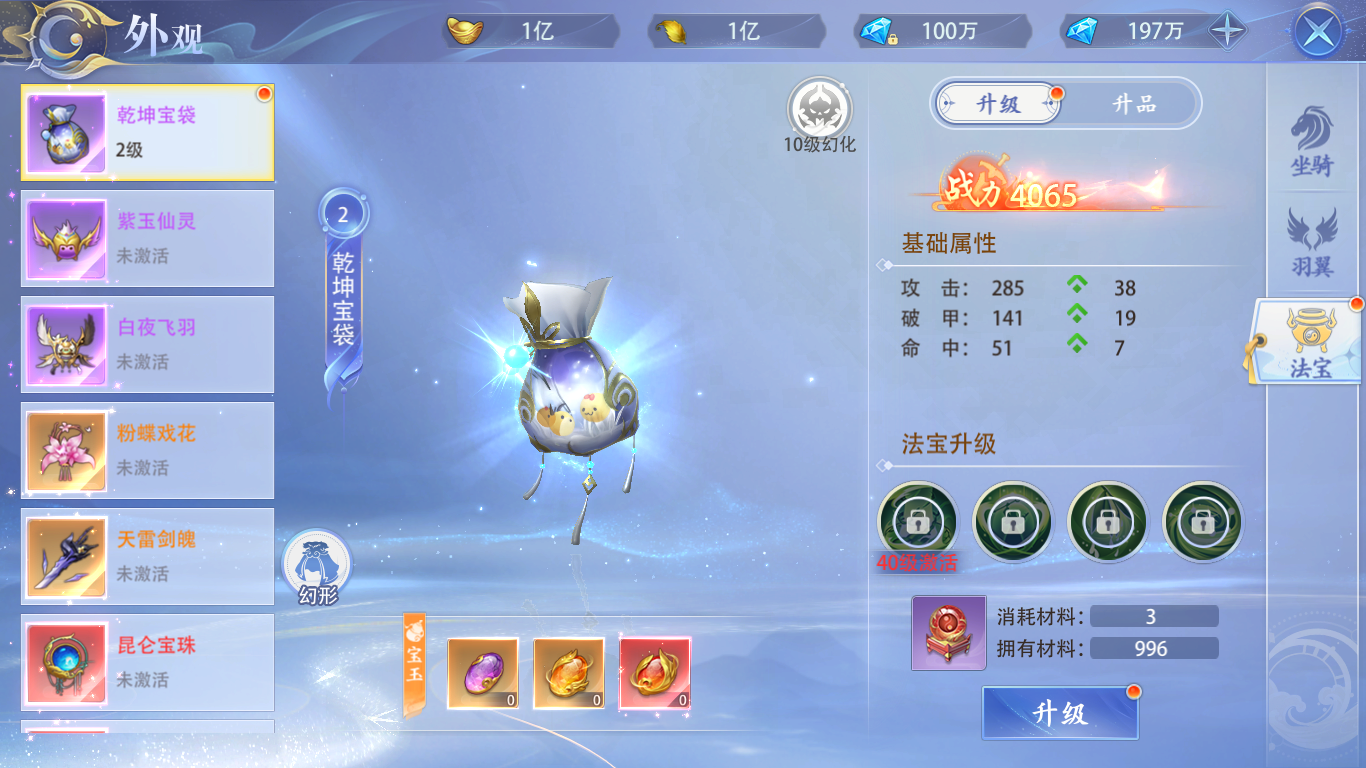Click the red upgrade material chest icon
The image size is (1366, 768).
[948, 632]
